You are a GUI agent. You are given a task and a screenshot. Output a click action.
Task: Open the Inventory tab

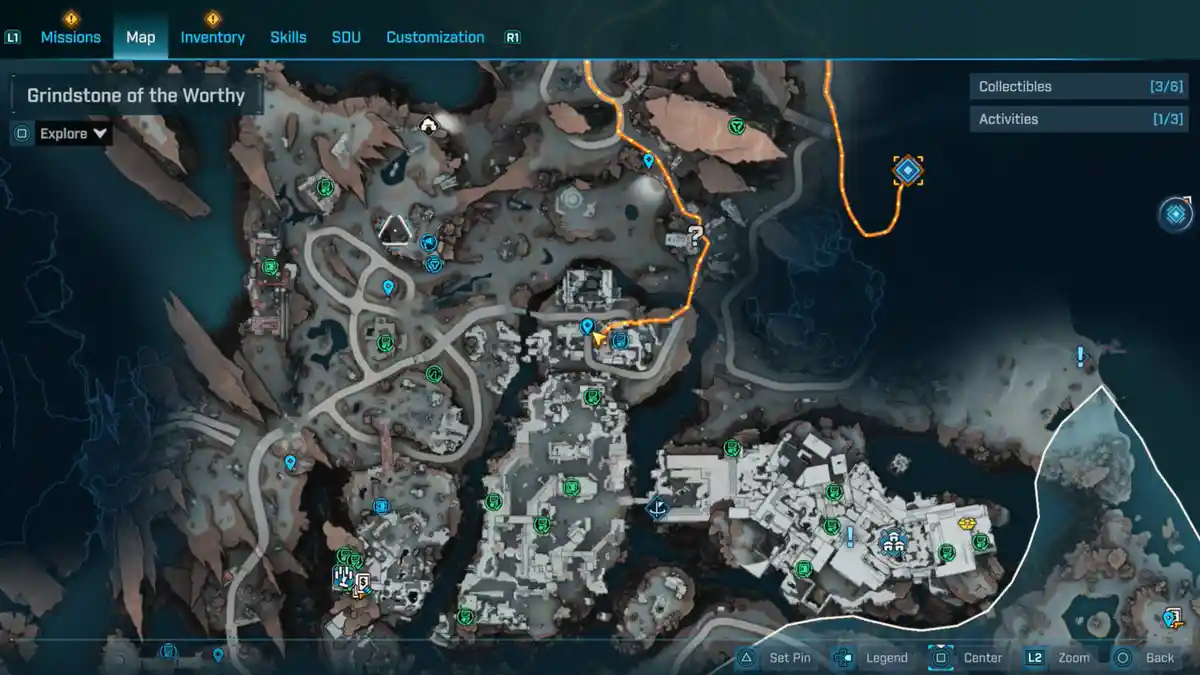(x=212, y=37)
